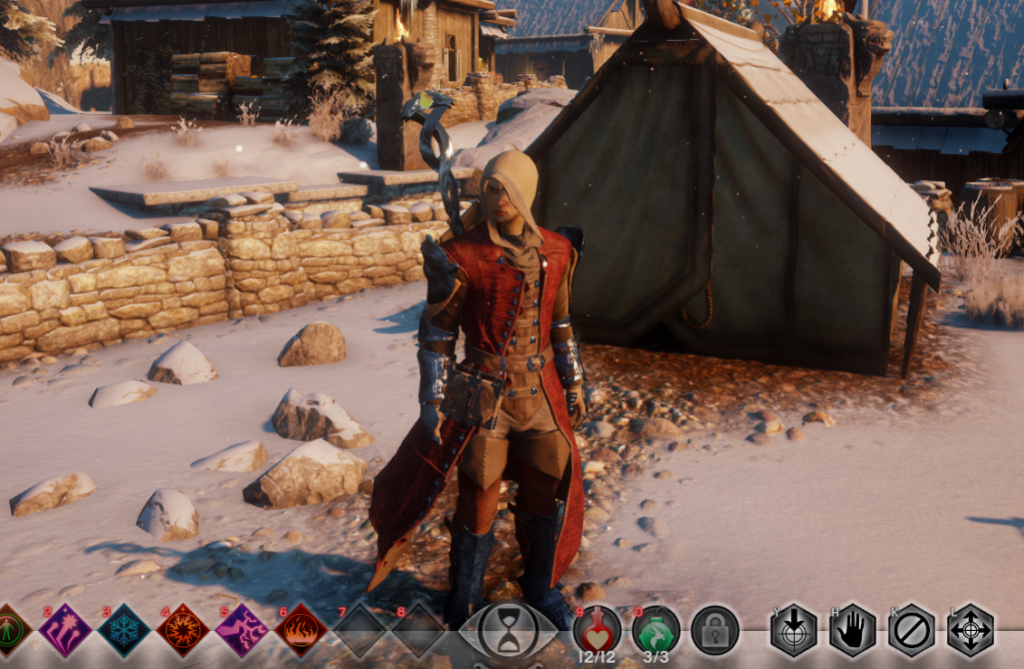This screenshot has width=1024, height=669.
Task: Use the red flame wall ability
Action: point(301,630)
